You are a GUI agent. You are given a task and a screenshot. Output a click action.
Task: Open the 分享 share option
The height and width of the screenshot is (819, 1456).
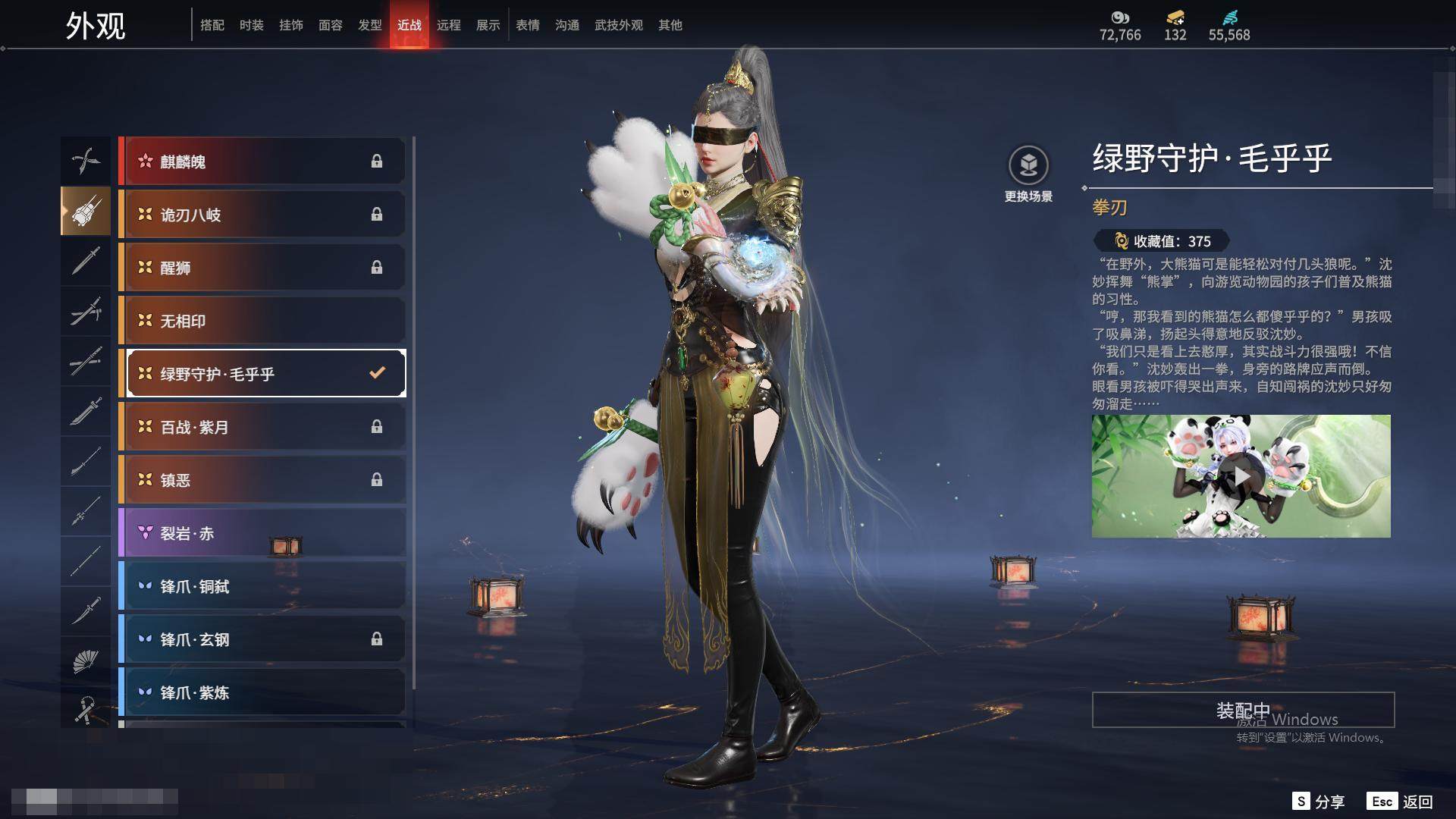click(1319, 802)
